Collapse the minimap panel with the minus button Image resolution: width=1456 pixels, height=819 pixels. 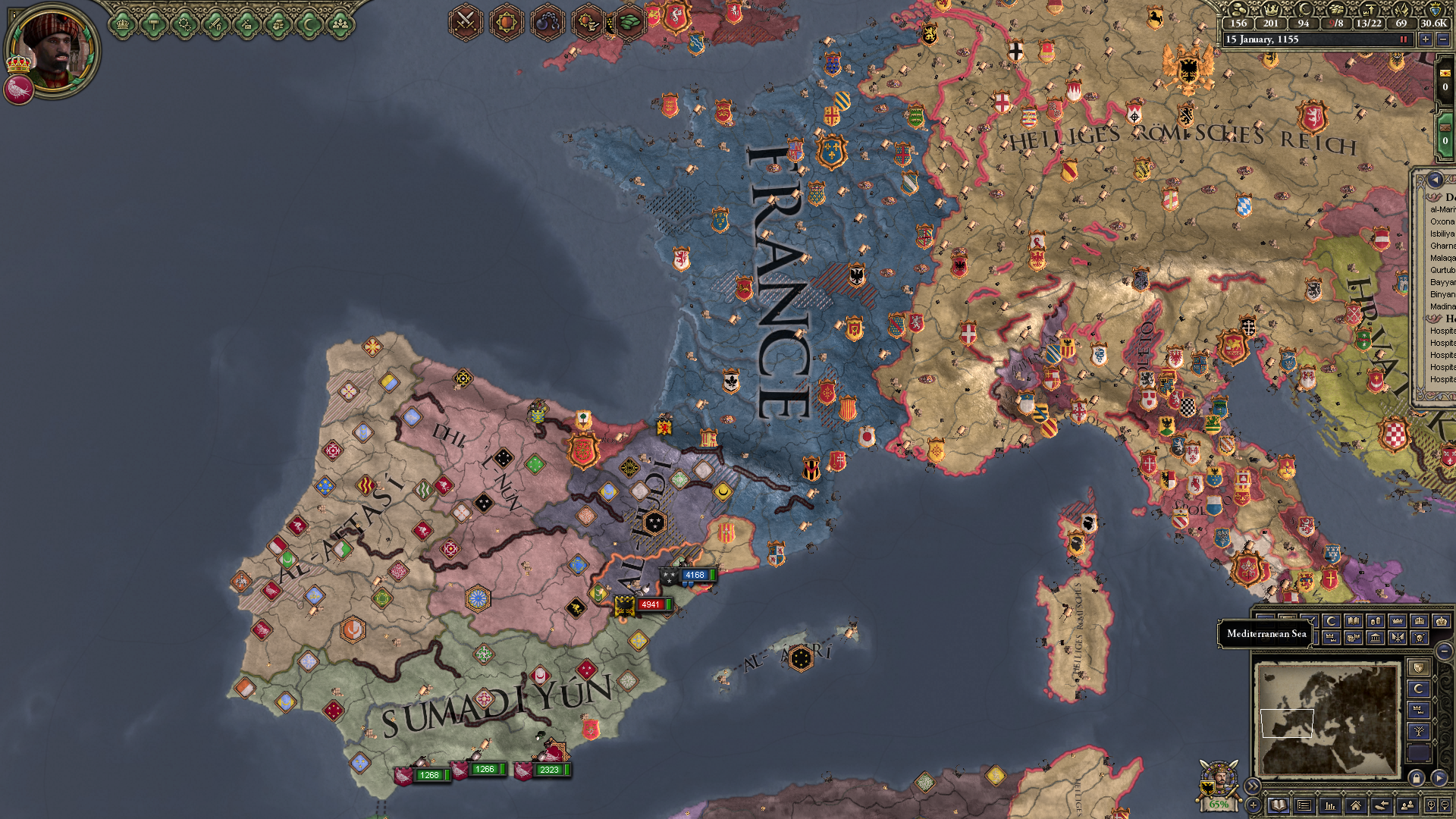[1444, 651]
